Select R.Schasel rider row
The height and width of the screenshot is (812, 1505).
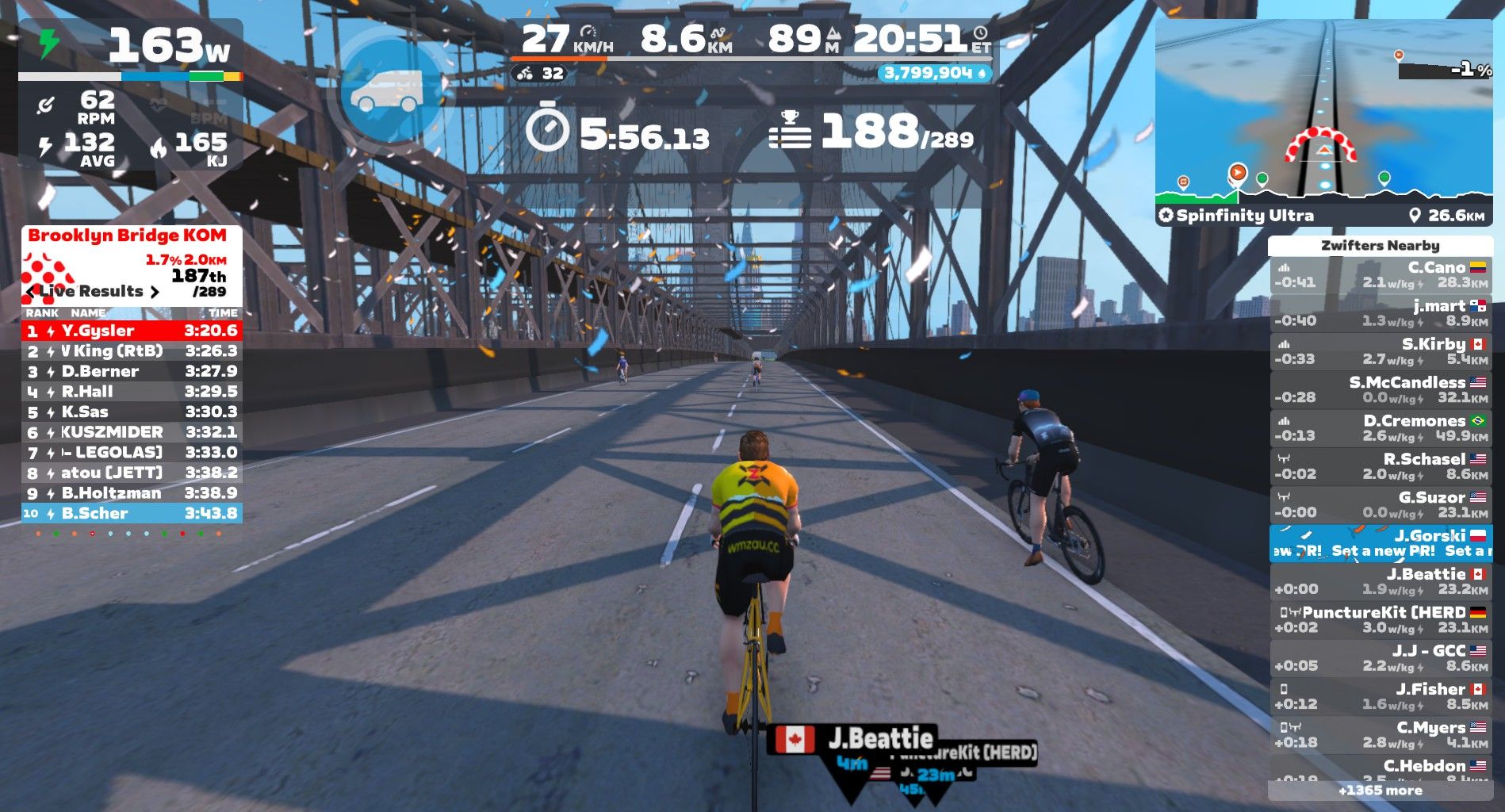[1381, 466]
